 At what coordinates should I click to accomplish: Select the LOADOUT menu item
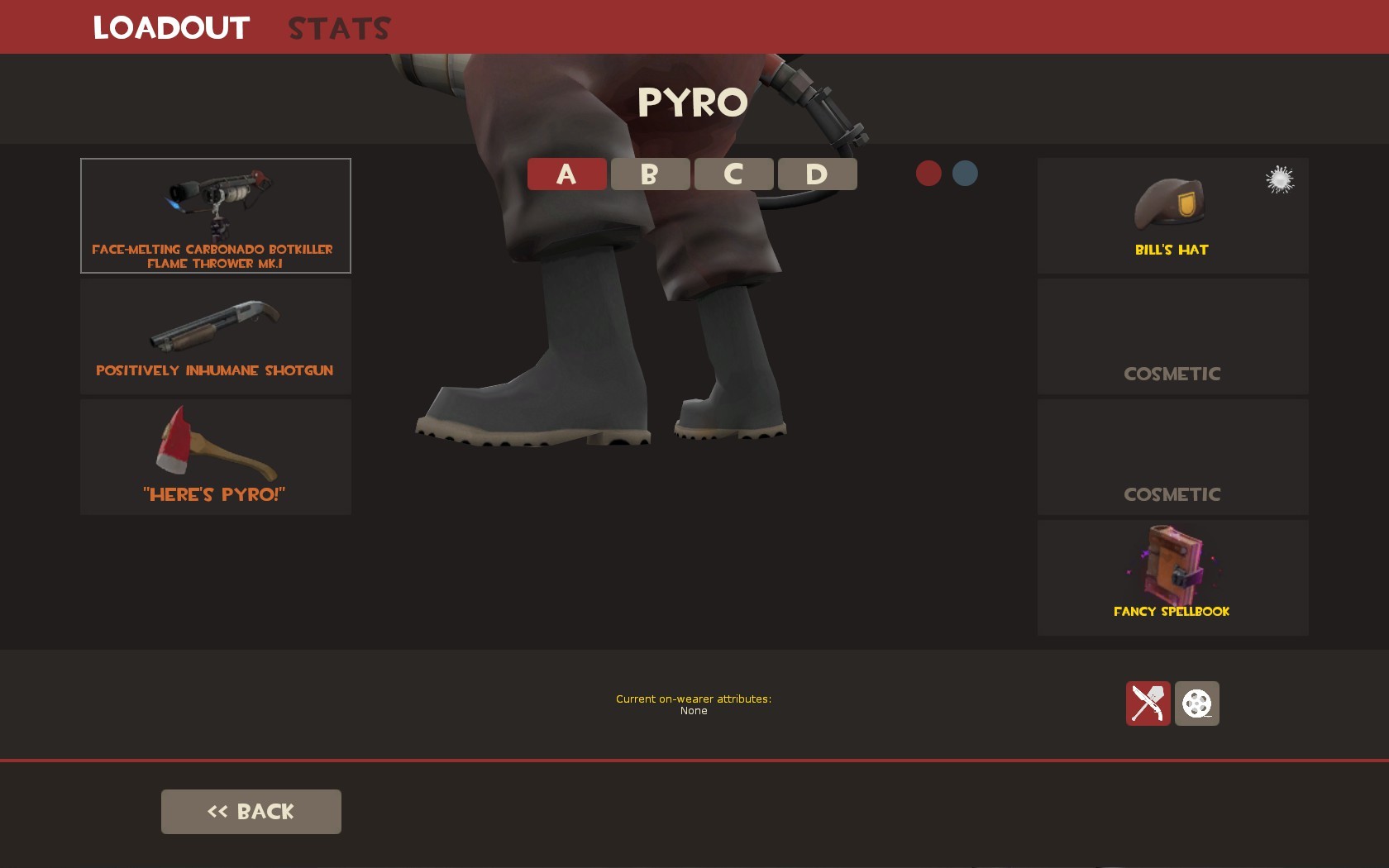pyautogui.click(x=170, y=26)
